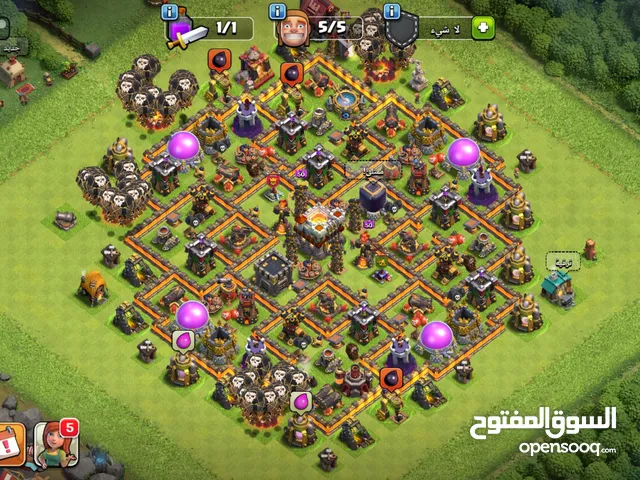
Task: Tap the builder face icon
Action: click(x=294, y=30)
